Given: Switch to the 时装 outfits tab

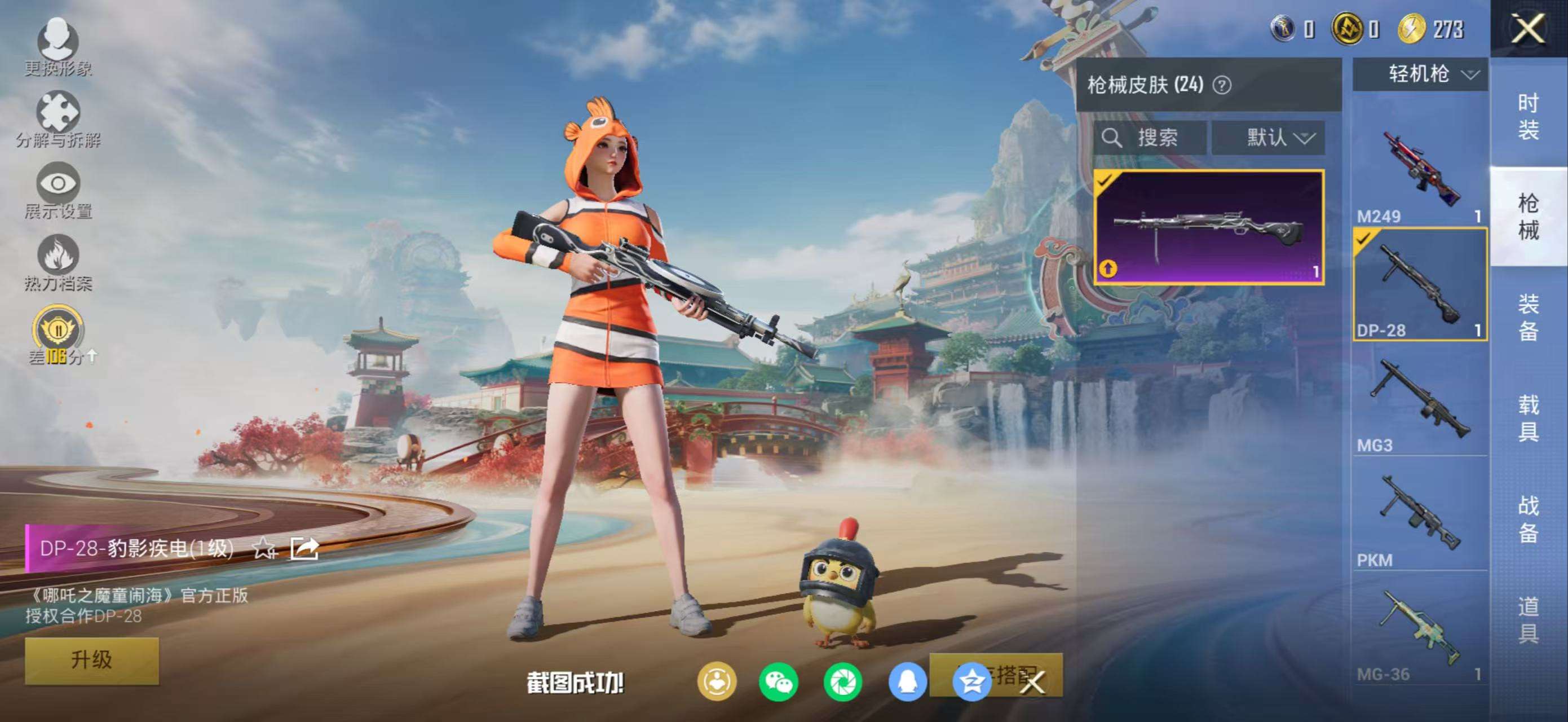Looking at the screenshot, I should (x=1528, y=116).
